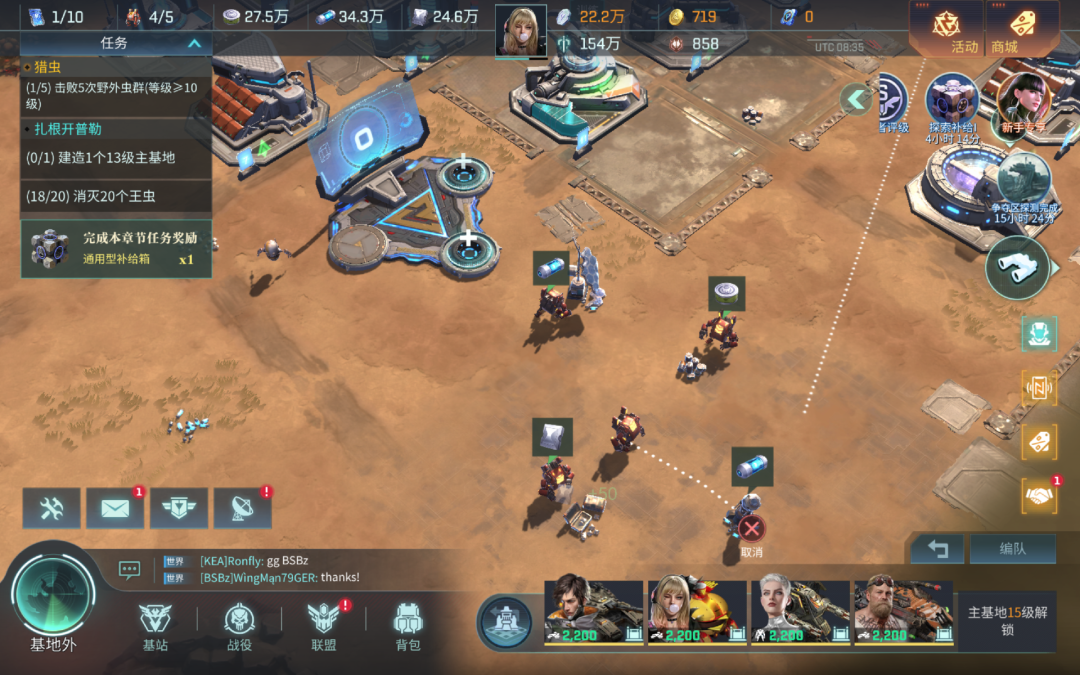Collapse the 任务 quest panel
1080x675 pixels.
click(195, 43)
